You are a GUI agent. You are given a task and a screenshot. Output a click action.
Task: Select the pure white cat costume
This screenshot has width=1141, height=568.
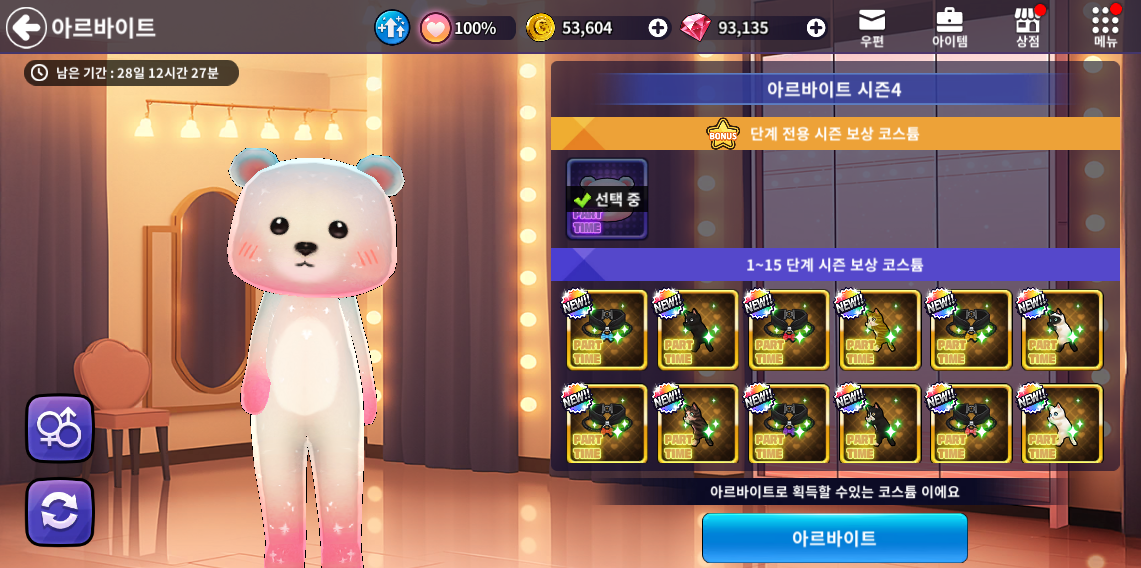1062,424
